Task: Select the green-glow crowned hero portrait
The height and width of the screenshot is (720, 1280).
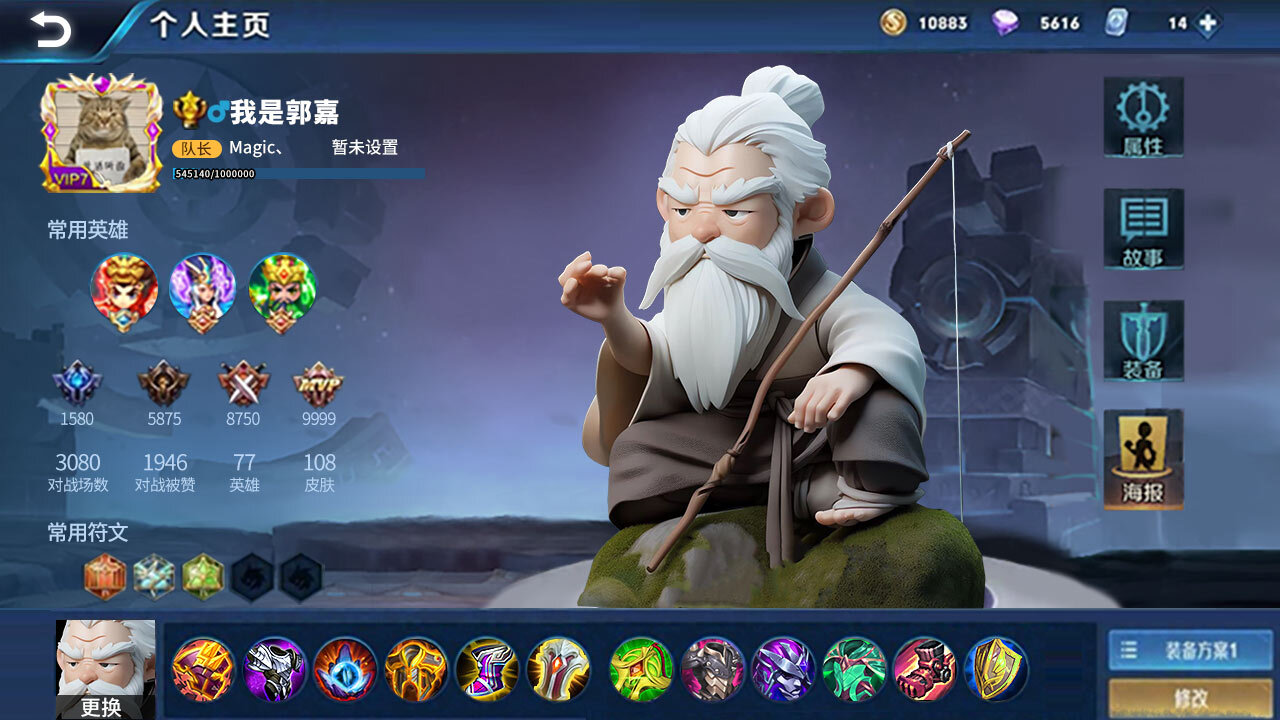Action: click(x=282, y=288)
